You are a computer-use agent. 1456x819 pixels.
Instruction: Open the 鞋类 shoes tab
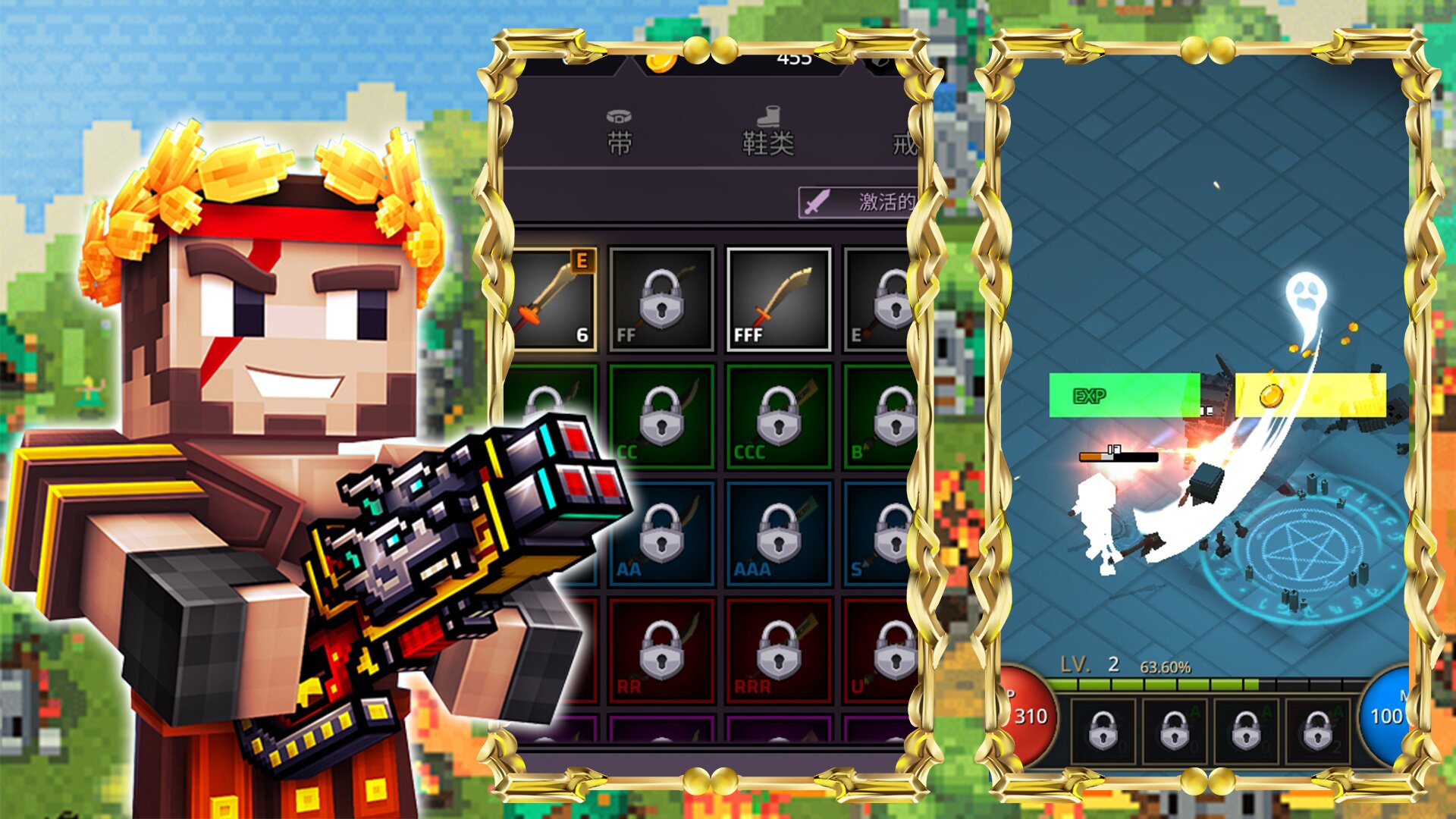click(767, 133)
